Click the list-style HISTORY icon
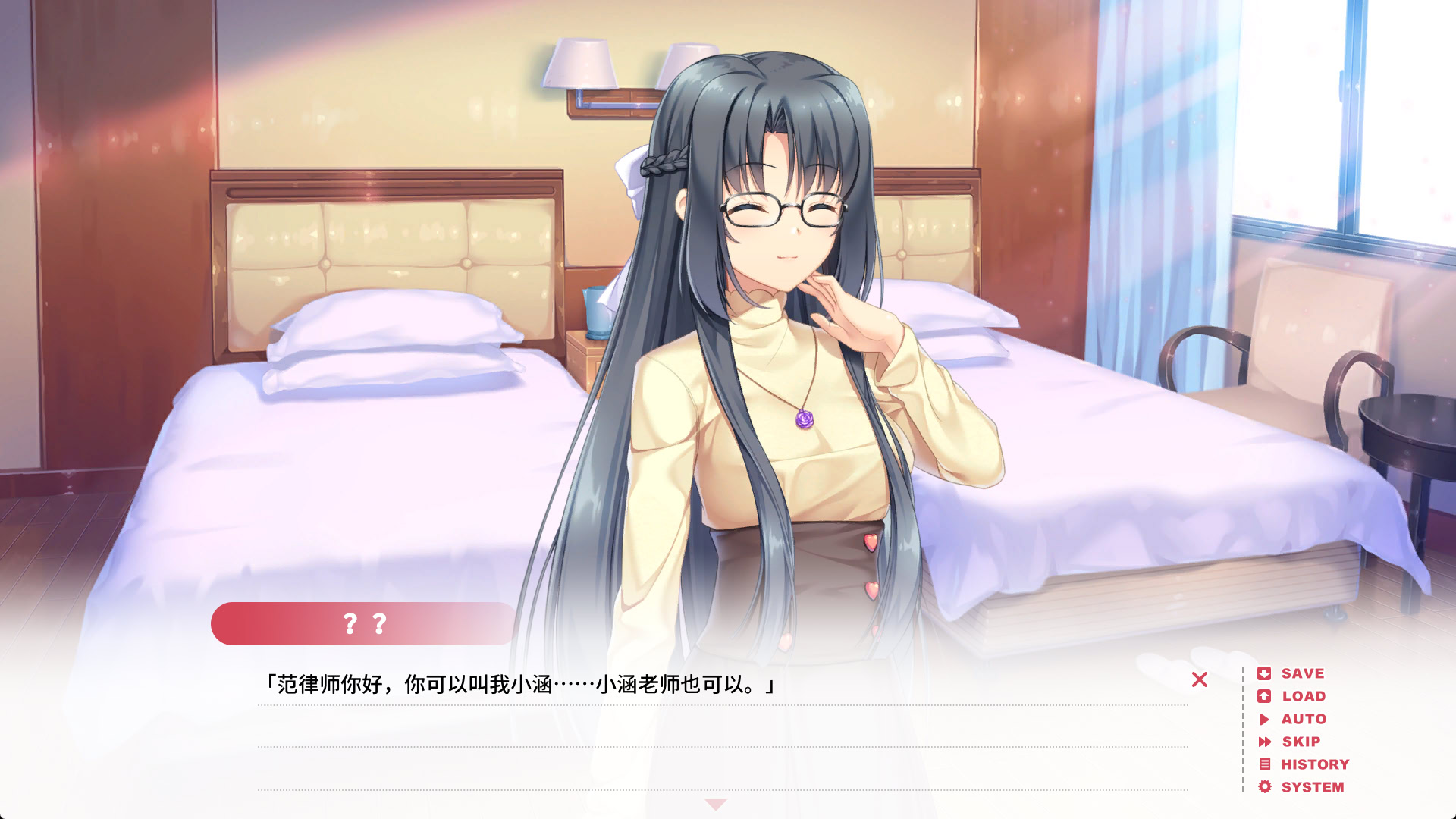This screenshot has height=819, width=1456. [1265, 764]
